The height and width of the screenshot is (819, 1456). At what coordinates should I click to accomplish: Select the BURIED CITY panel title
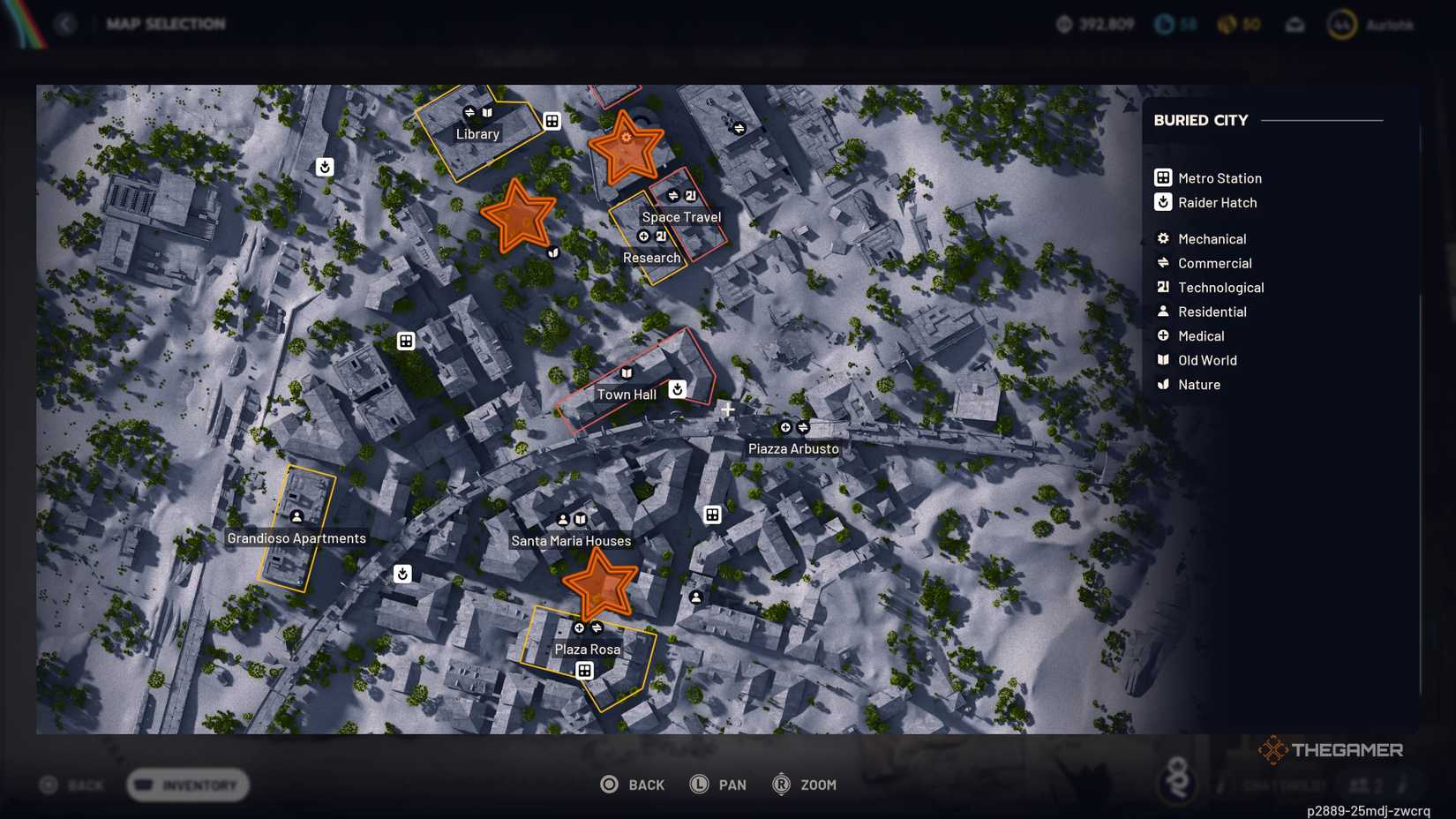1200,120
